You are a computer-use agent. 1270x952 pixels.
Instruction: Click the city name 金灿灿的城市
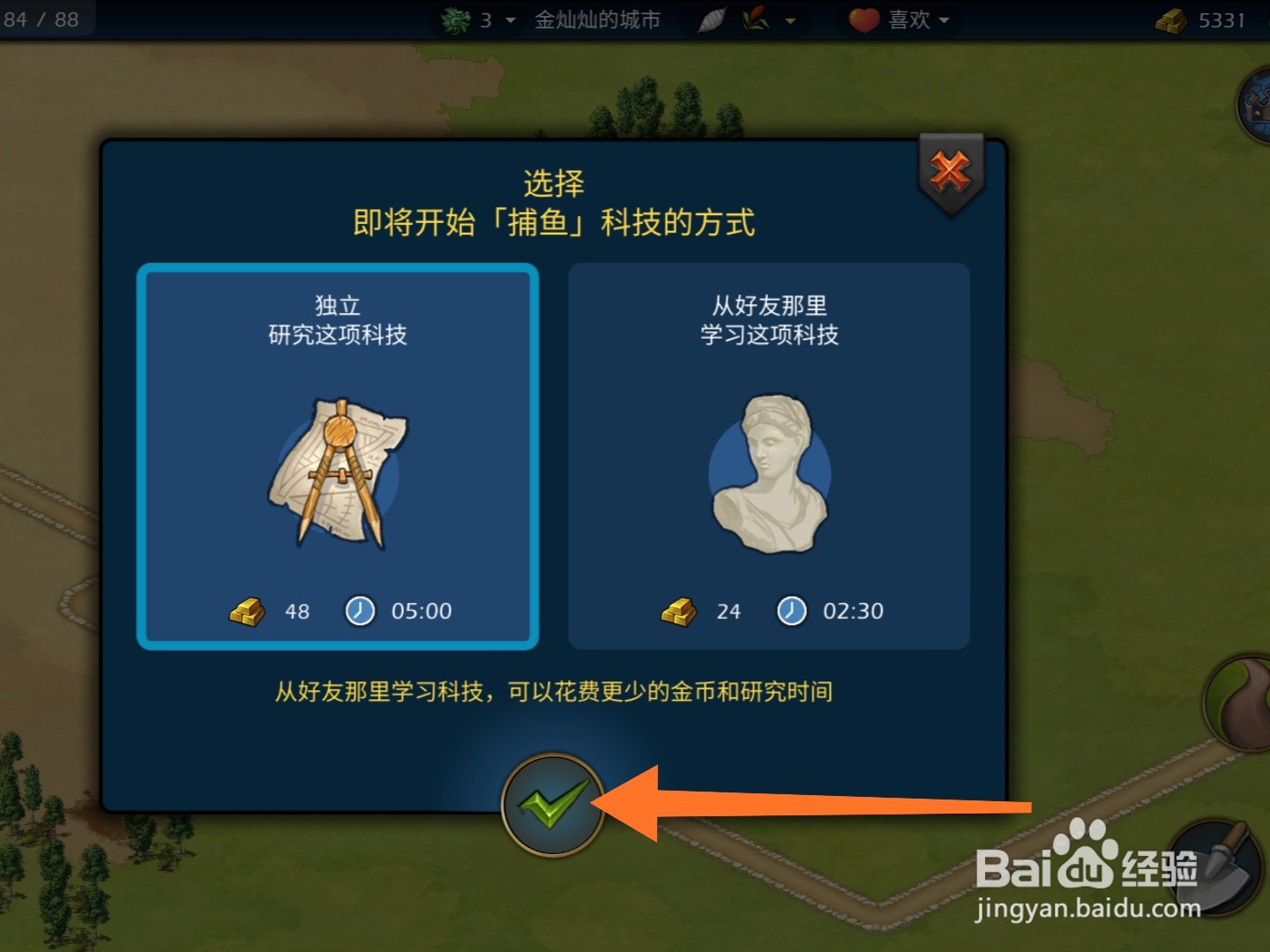click(596, 19)
